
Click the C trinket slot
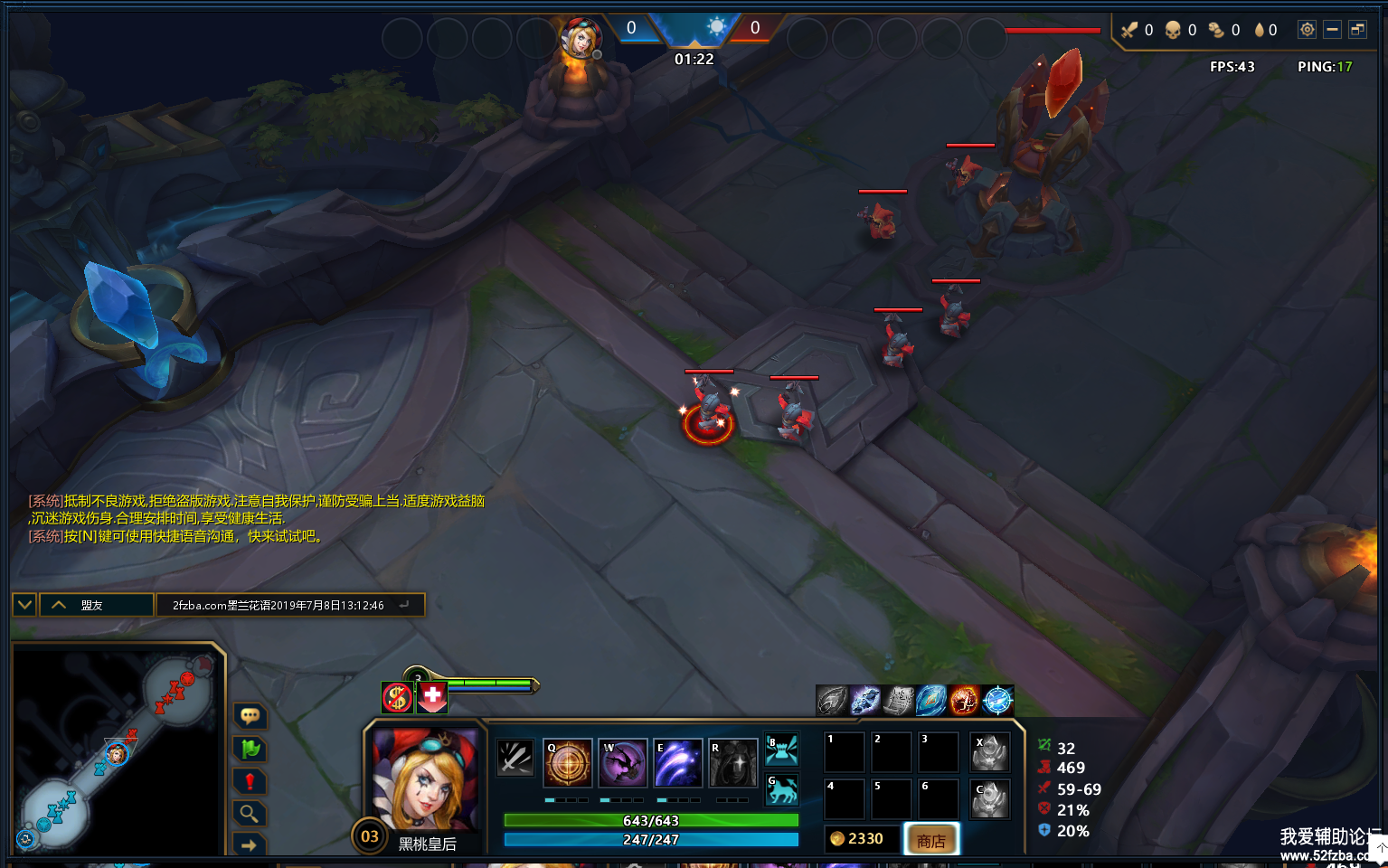989,799
